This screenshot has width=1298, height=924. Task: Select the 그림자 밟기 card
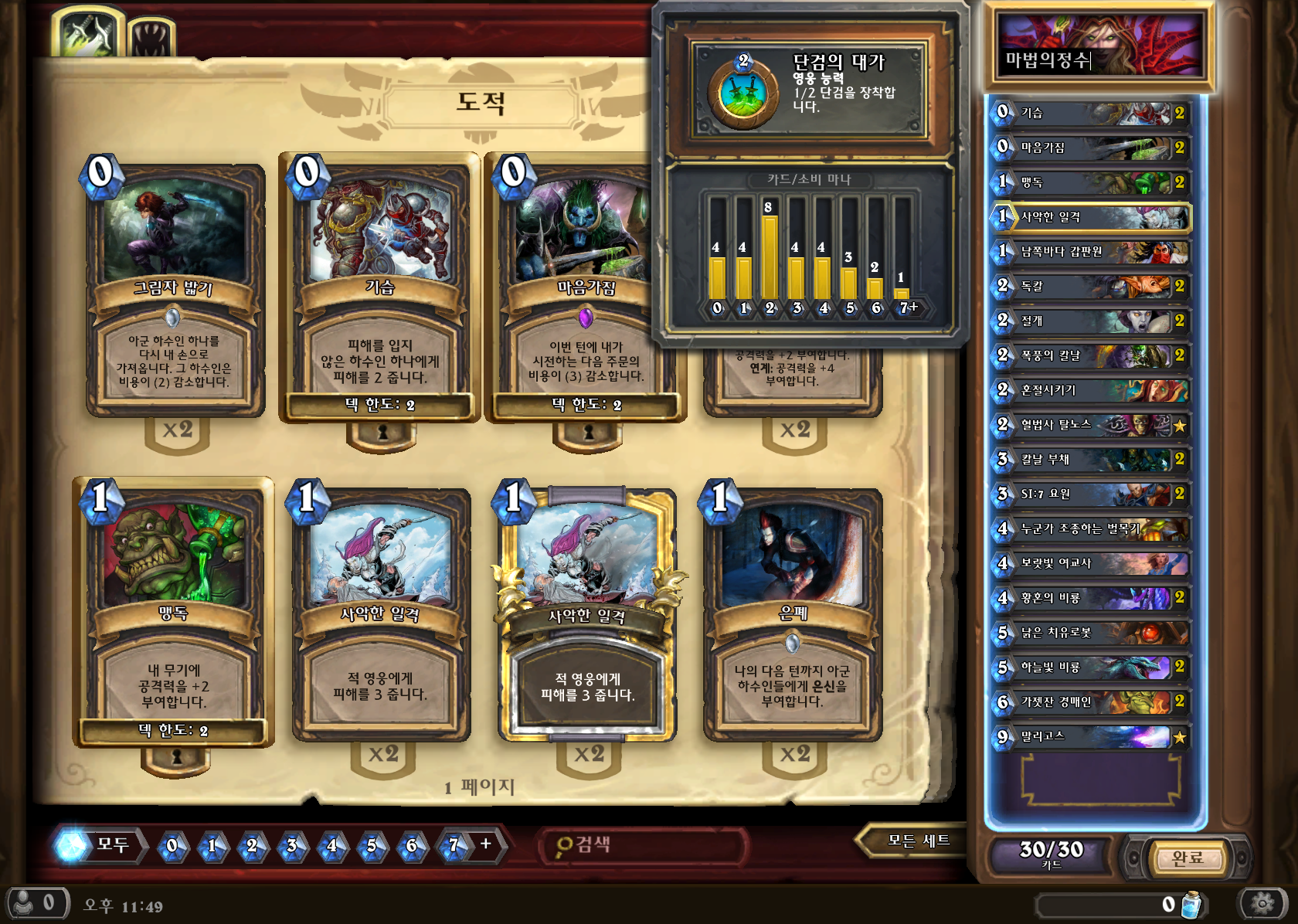pyautogui.click(x=175, y=290)
